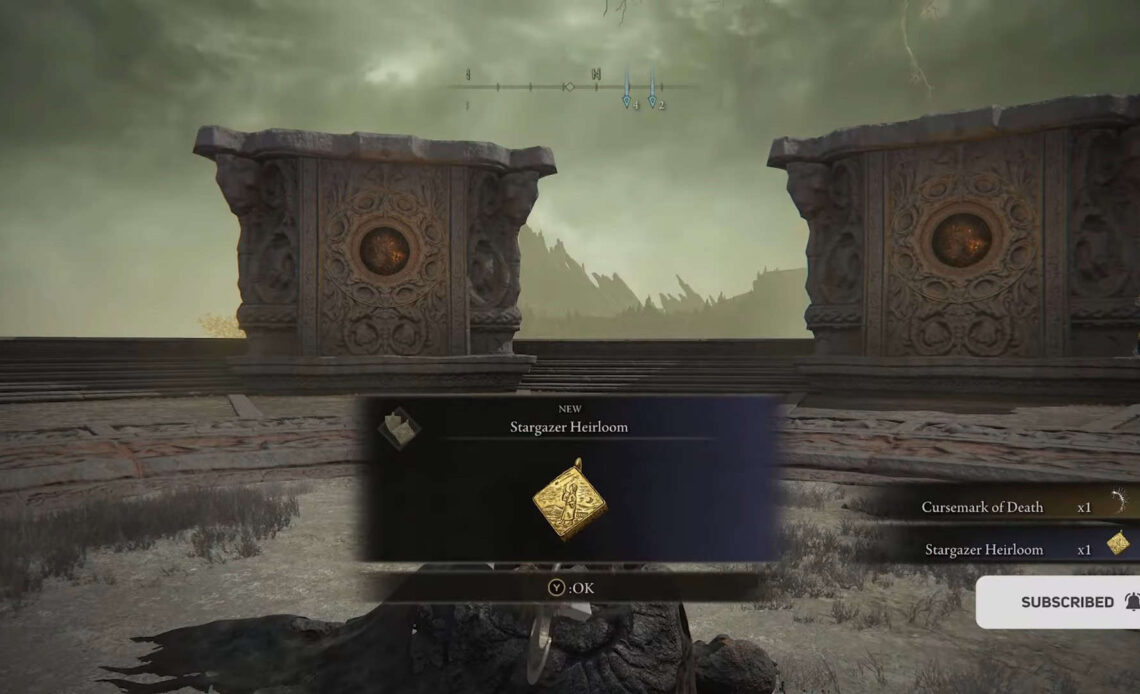Click the golden Stargazer Heirloom talisman image
The image size is (1140, 694).
click(571, 499)
